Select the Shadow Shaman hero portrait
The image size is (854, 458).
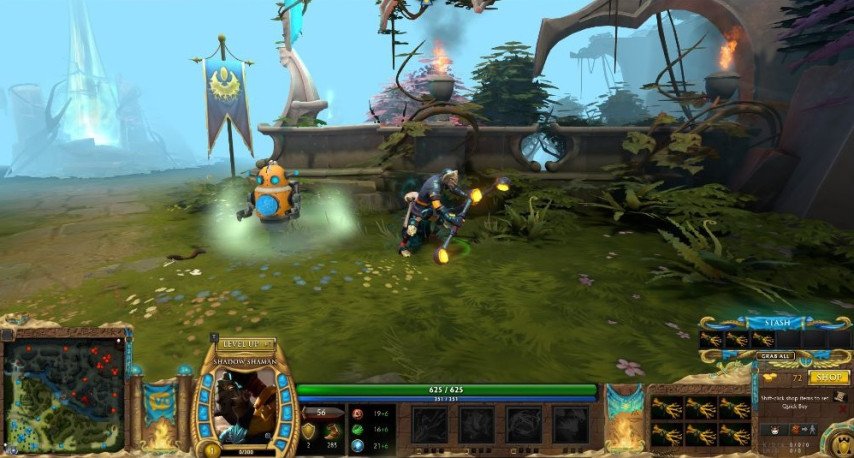tap(244, 405)
